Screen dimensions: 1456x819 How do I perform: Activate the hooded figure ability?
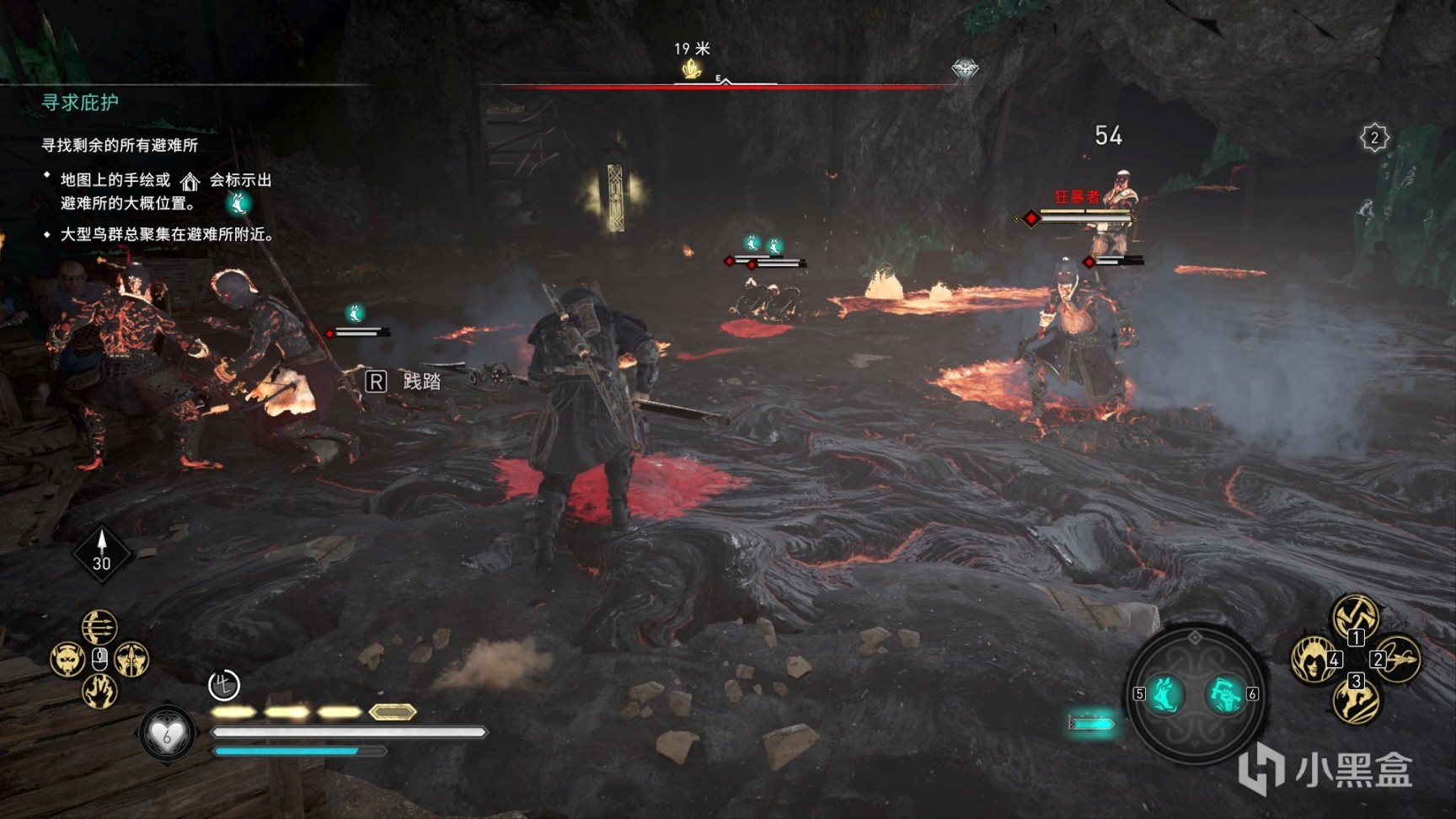[1313, 658]
